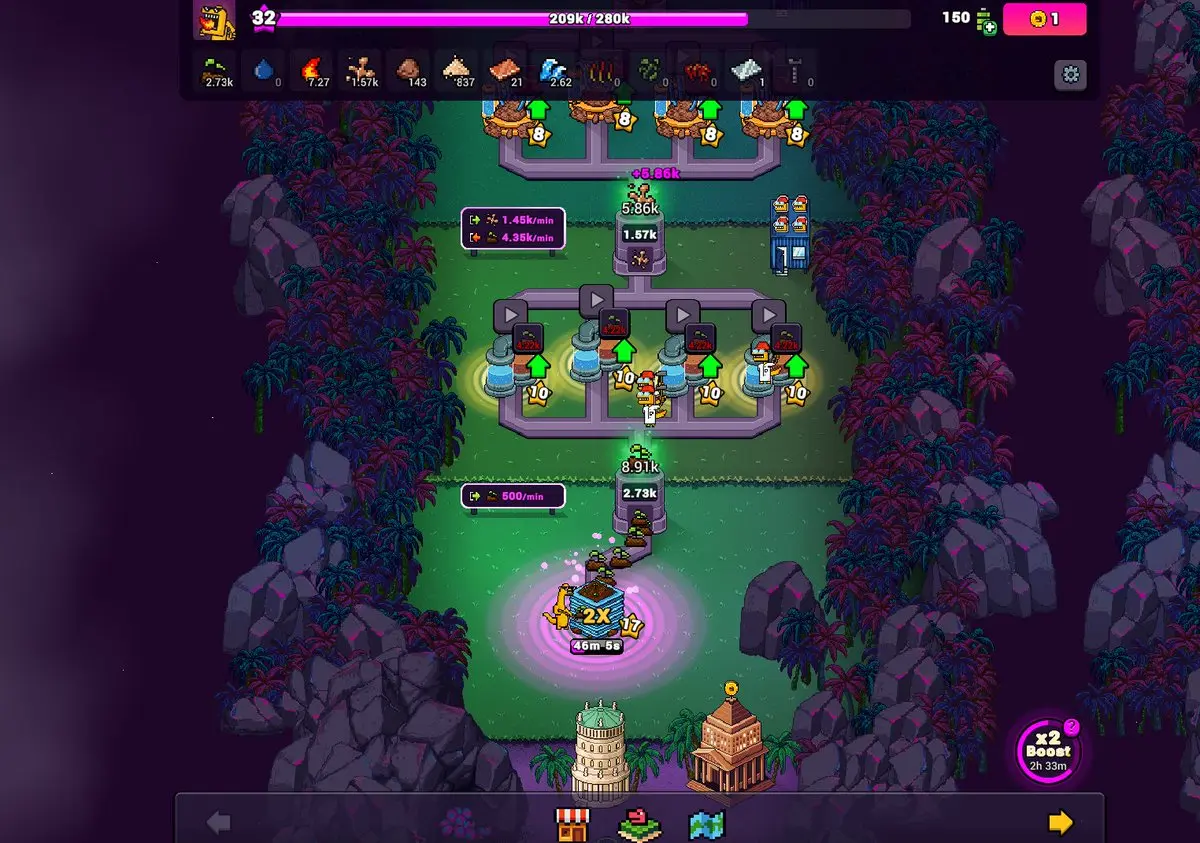Click the pink coin balance button
Screen dimensions: 1200x843
click(1044, 19)
